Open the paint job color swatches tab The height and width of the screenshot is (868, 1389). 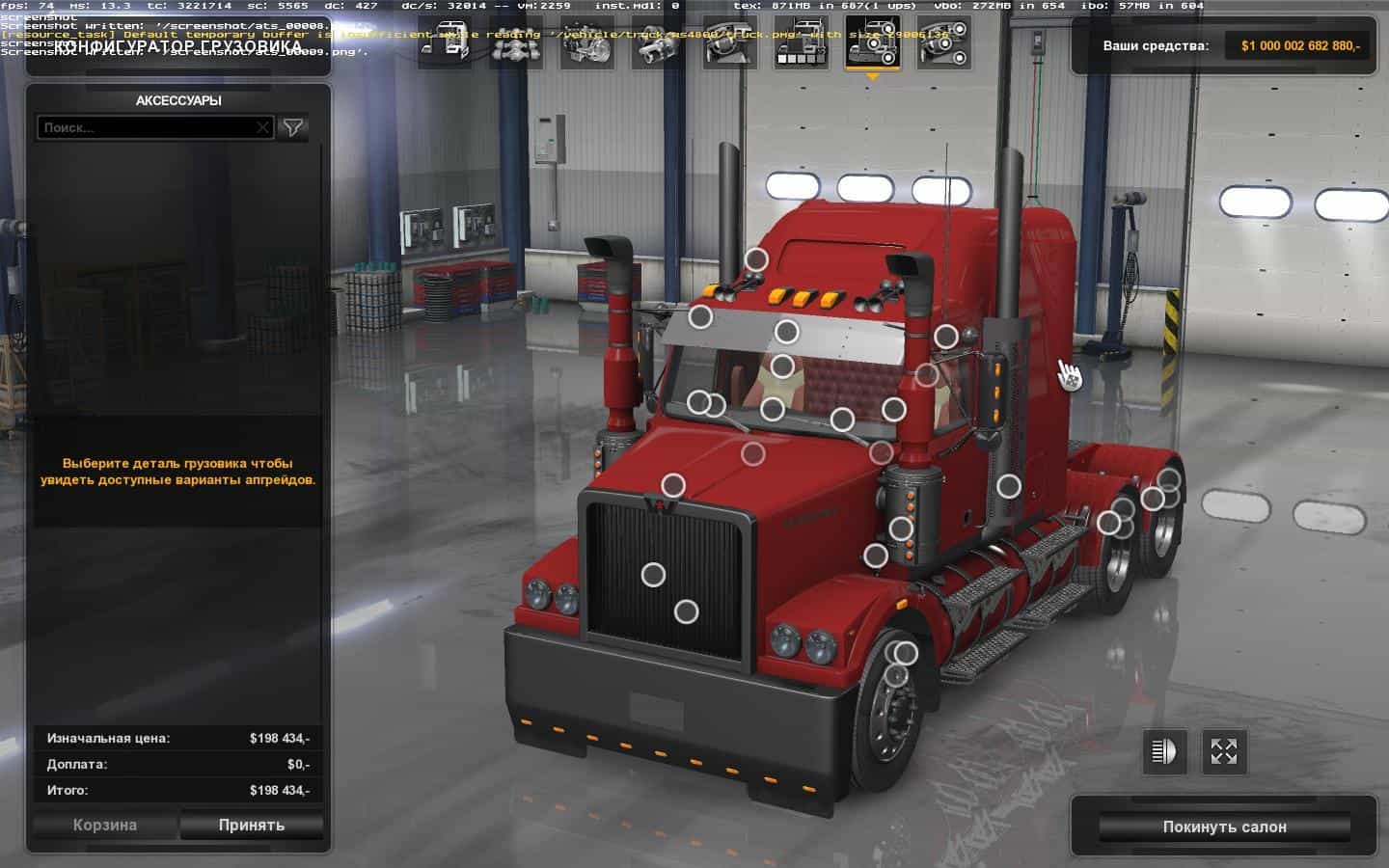(802, 44)
